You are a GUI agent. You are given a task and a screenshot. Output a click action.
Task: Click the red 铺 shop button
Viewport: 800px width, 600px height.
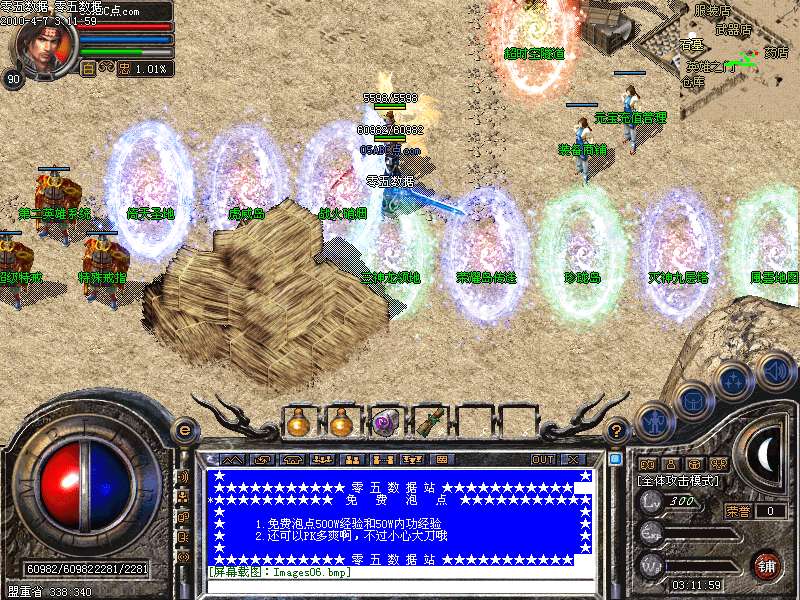click(x=766, y=564)
